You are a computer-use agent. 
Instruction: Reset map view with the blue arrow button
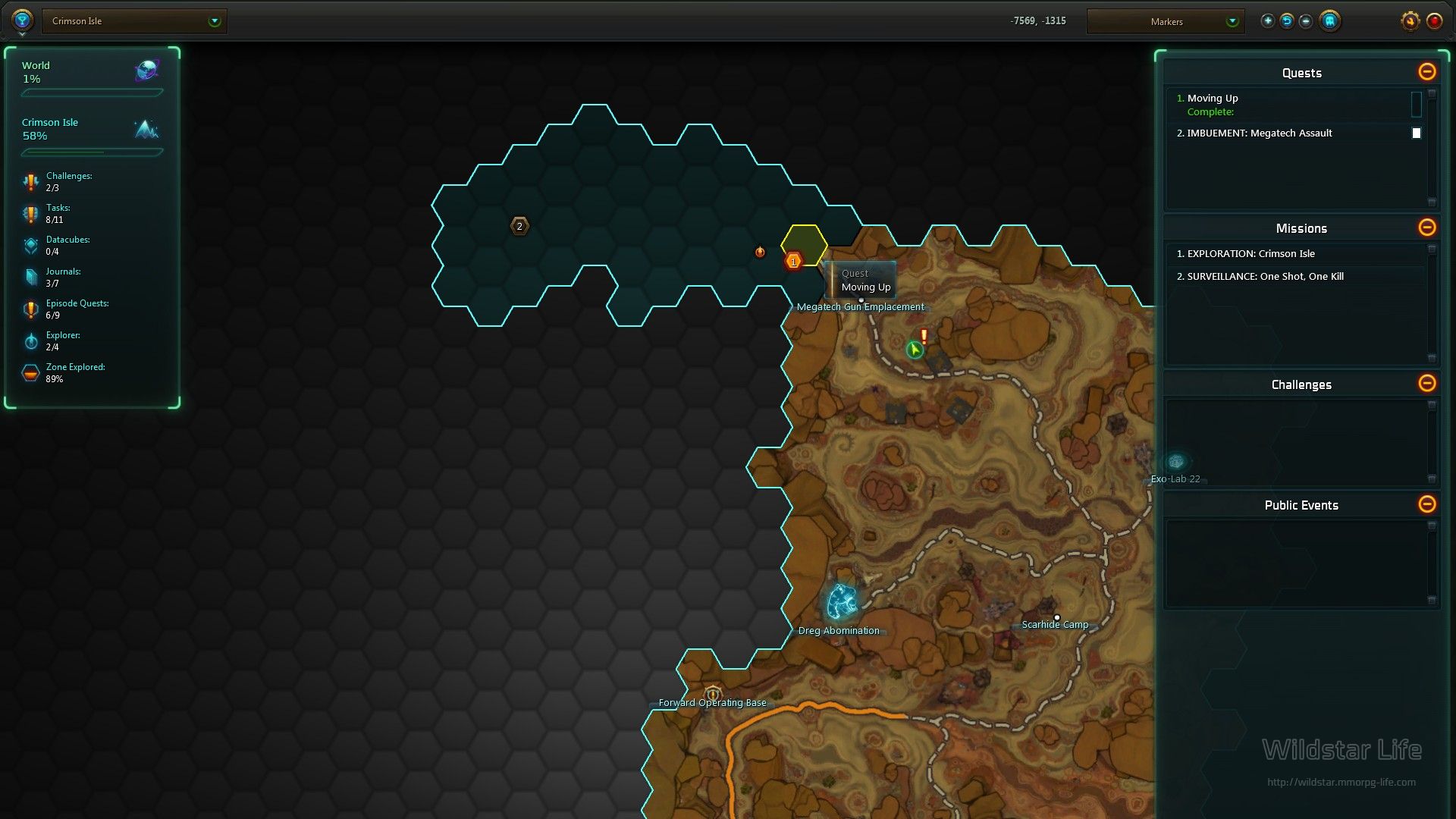point(1287,21)
